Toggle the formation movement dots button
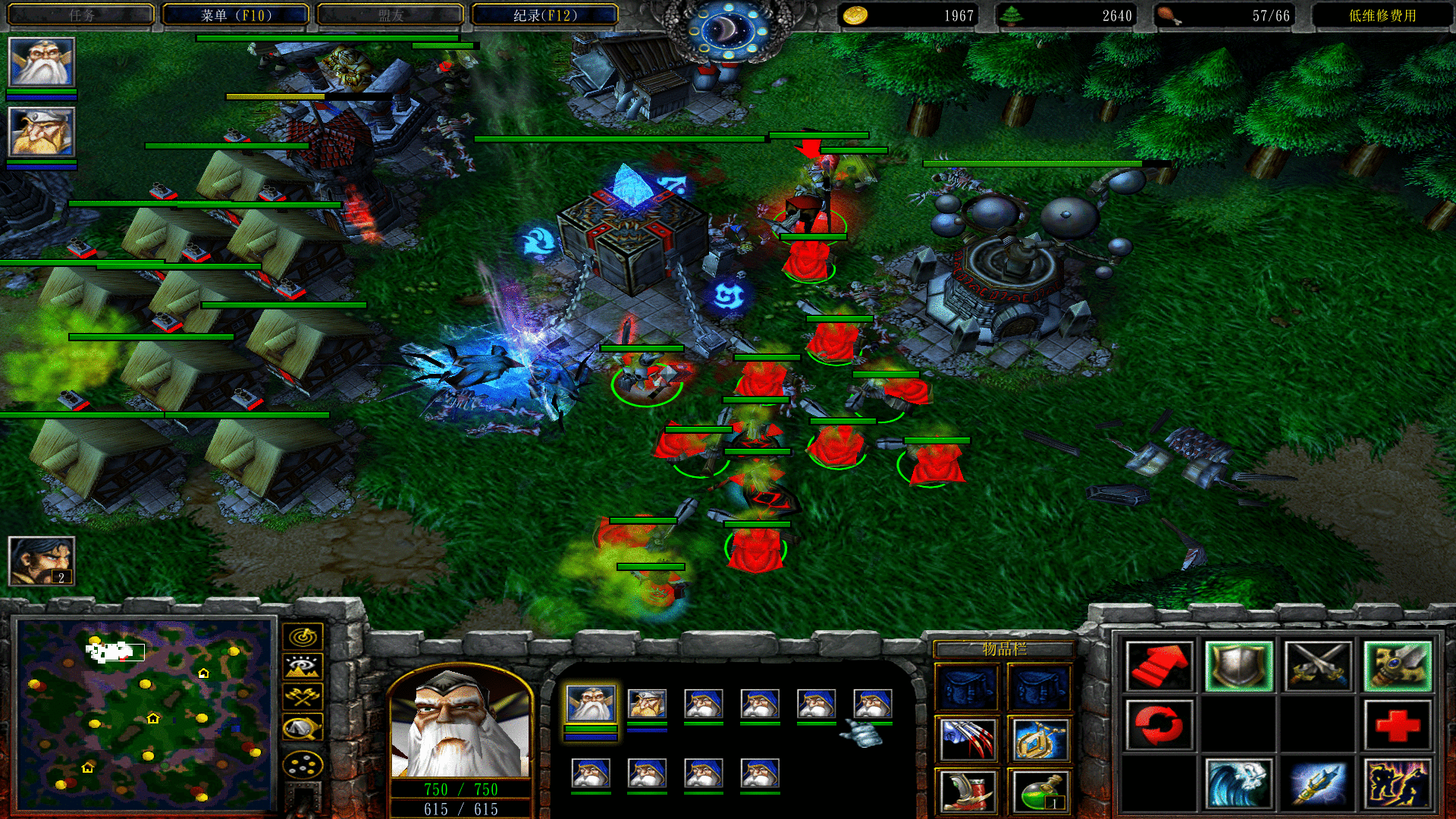1456x819 pixels. [303, 765]
